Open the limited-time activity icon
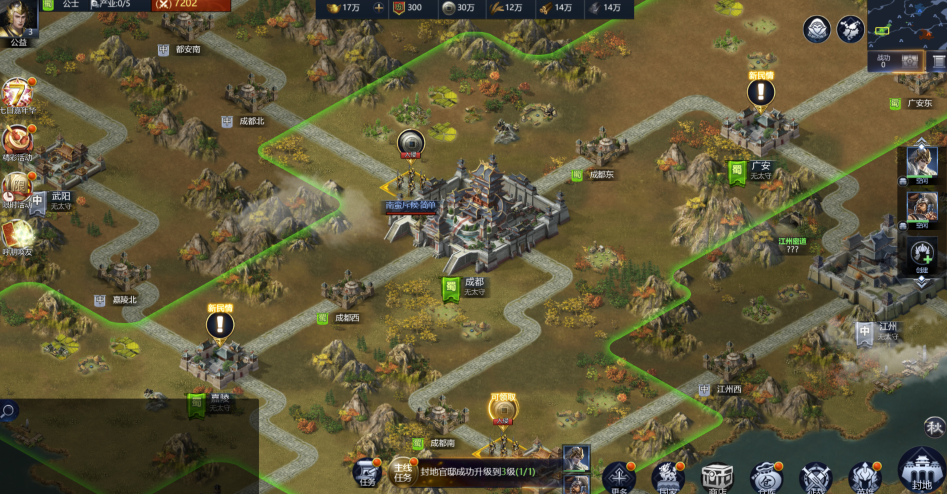Viewport: 947px width, 494px height. pos(17,187)
